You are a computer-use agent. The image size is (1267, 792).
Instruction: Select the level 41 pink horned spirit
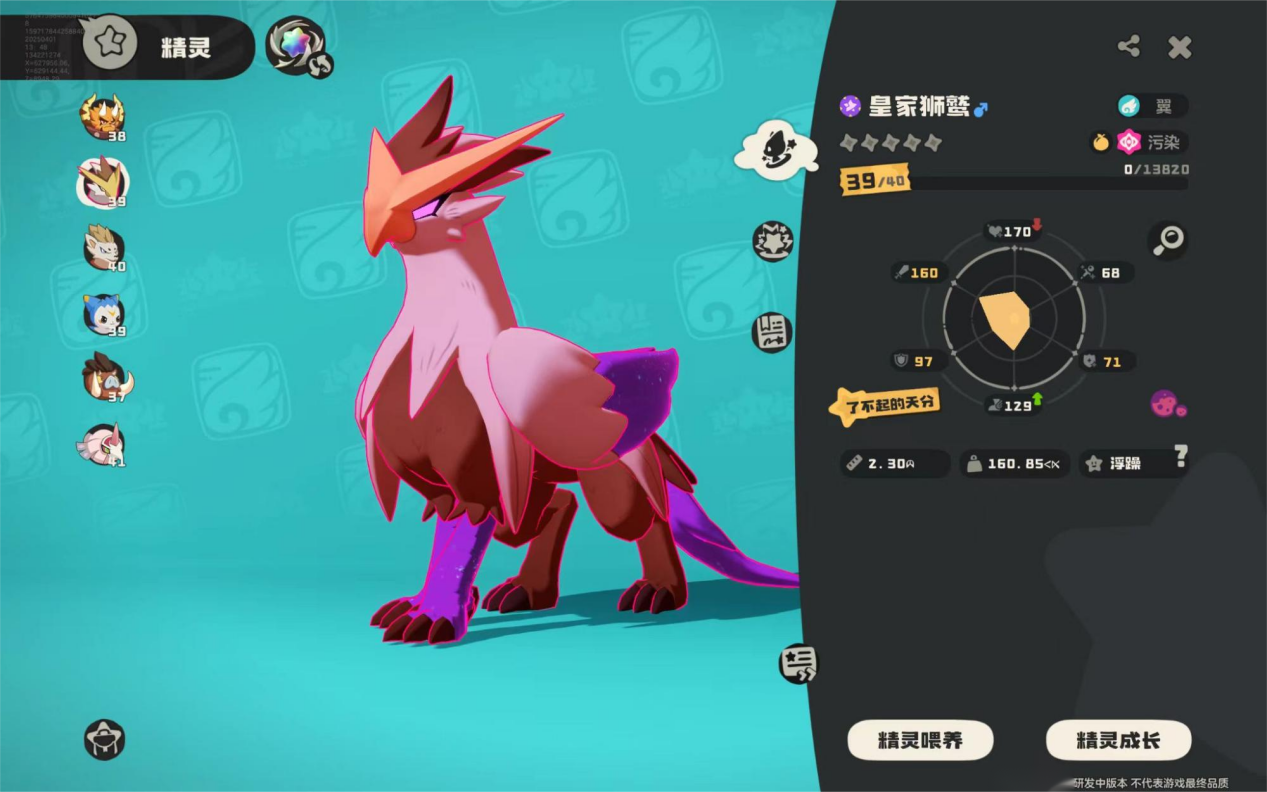click(102, 444)
